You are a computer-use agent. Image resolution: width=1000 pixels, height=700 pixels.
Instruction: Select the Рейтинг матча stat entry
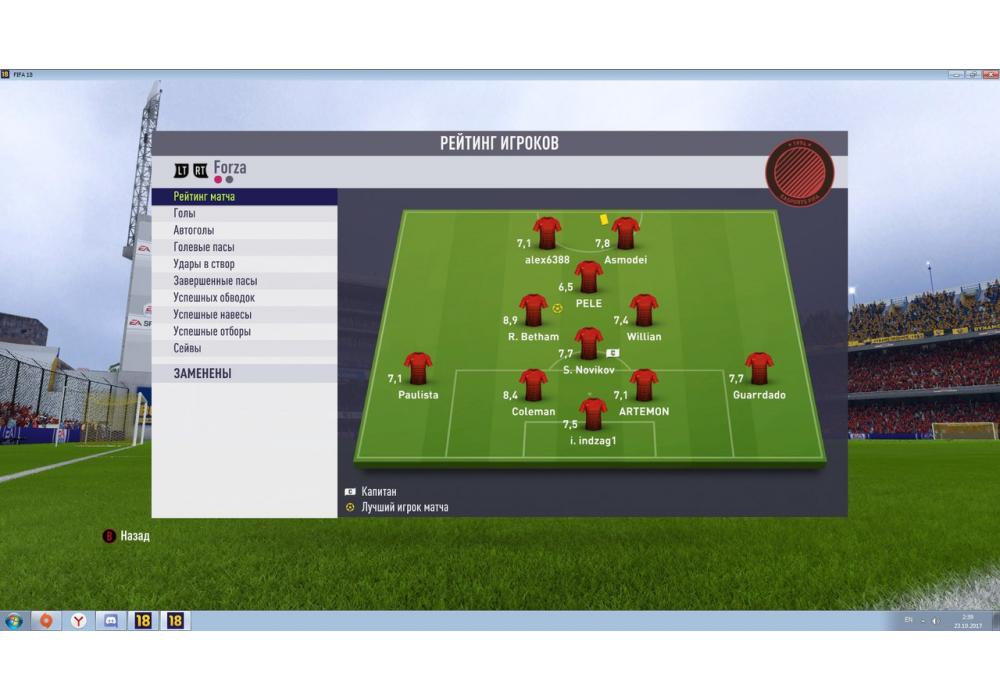point(243,197)
